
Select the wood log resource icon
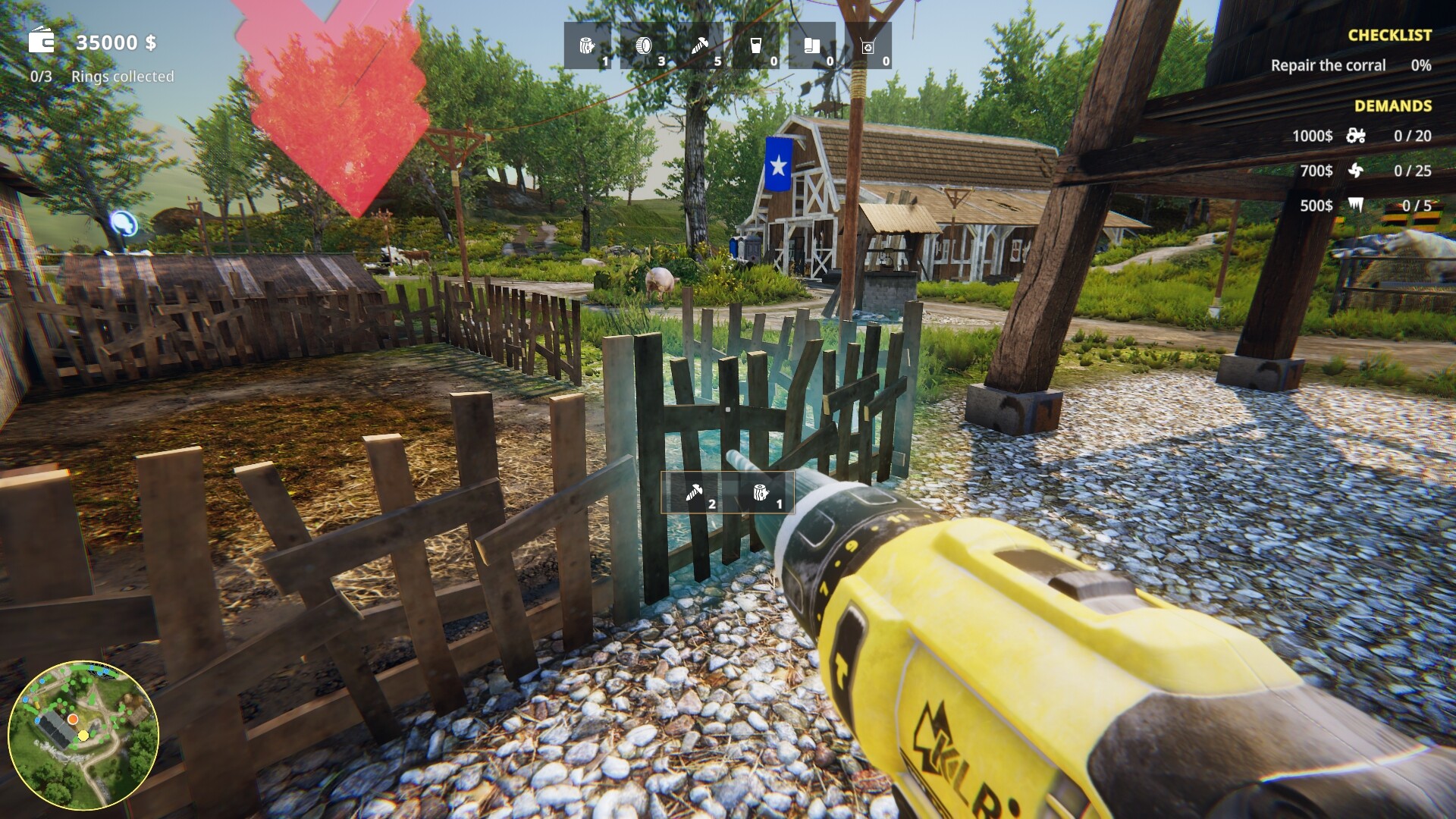[588, 45]
